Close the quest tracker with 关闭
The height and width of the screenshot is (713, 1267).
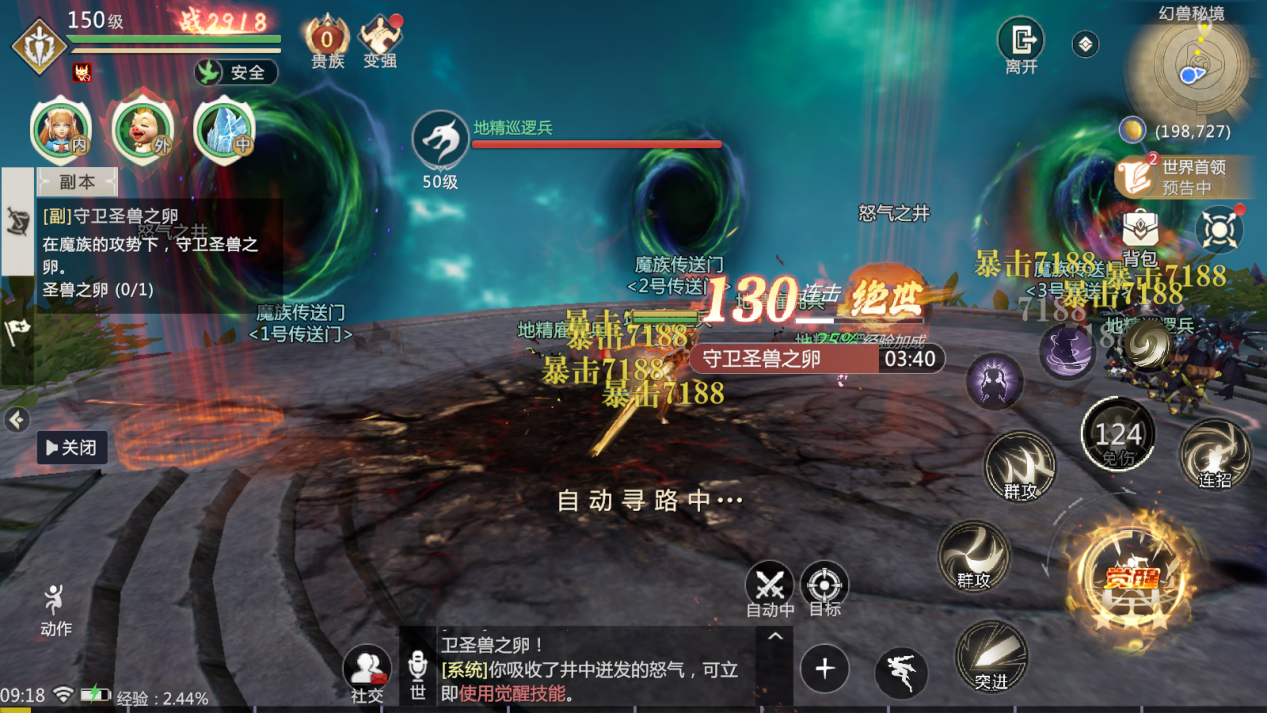pyautogui.click(x=72, y=447)
